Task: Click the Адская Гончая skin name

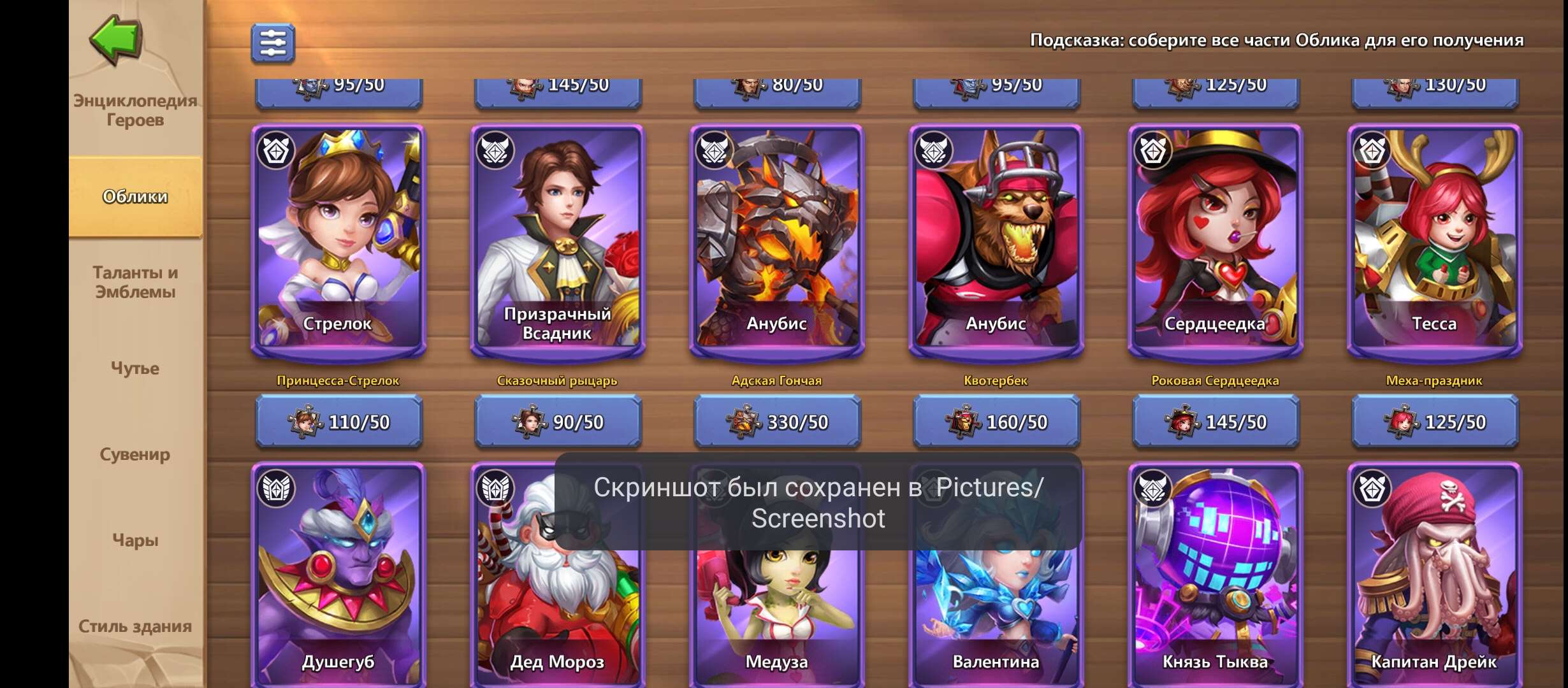Action: coord(778,381)
